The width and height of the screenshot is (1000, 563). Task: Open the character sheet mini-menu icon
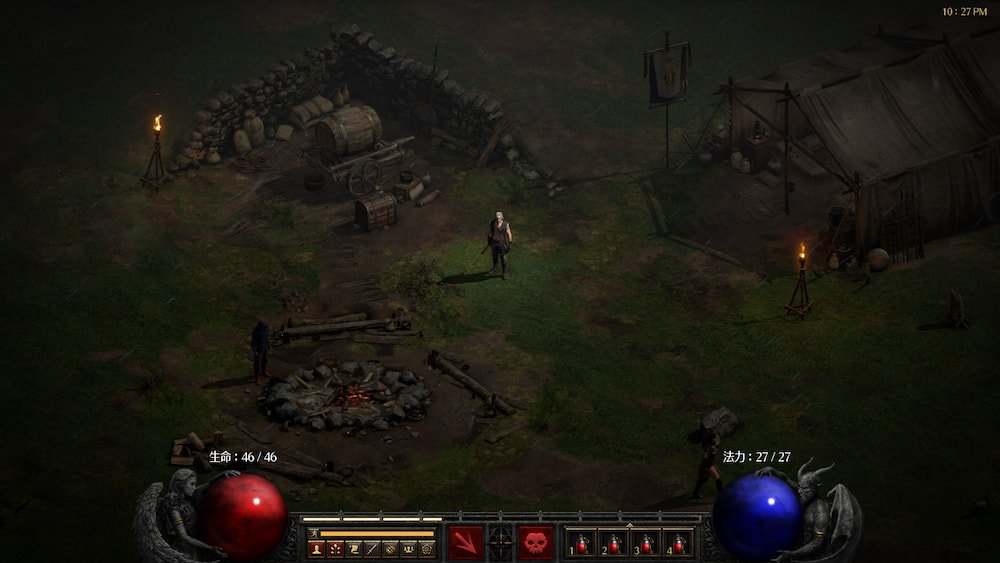pyautogui.click(x=317, y=549)
